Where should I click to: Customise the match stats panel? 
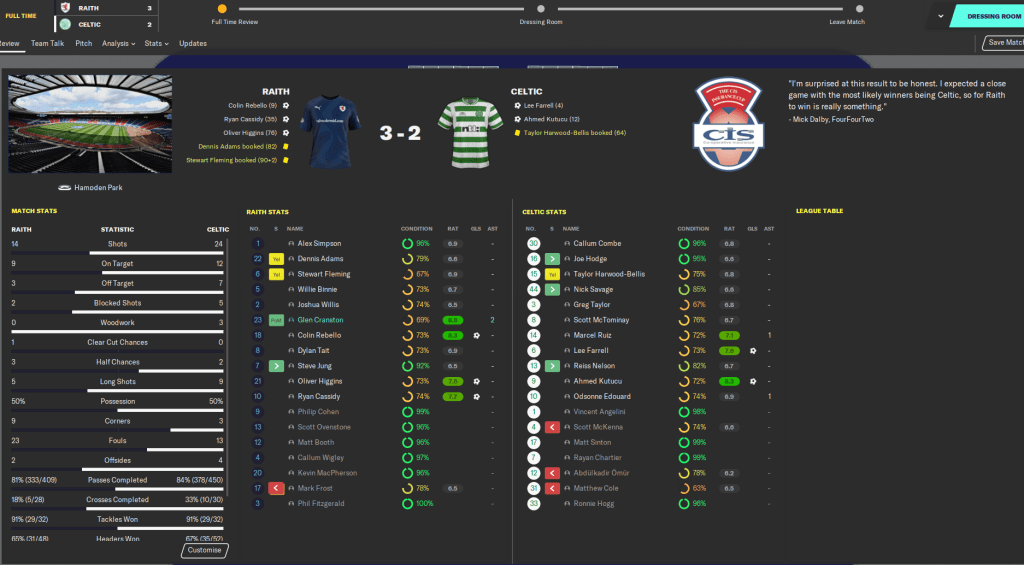point(205,550)
